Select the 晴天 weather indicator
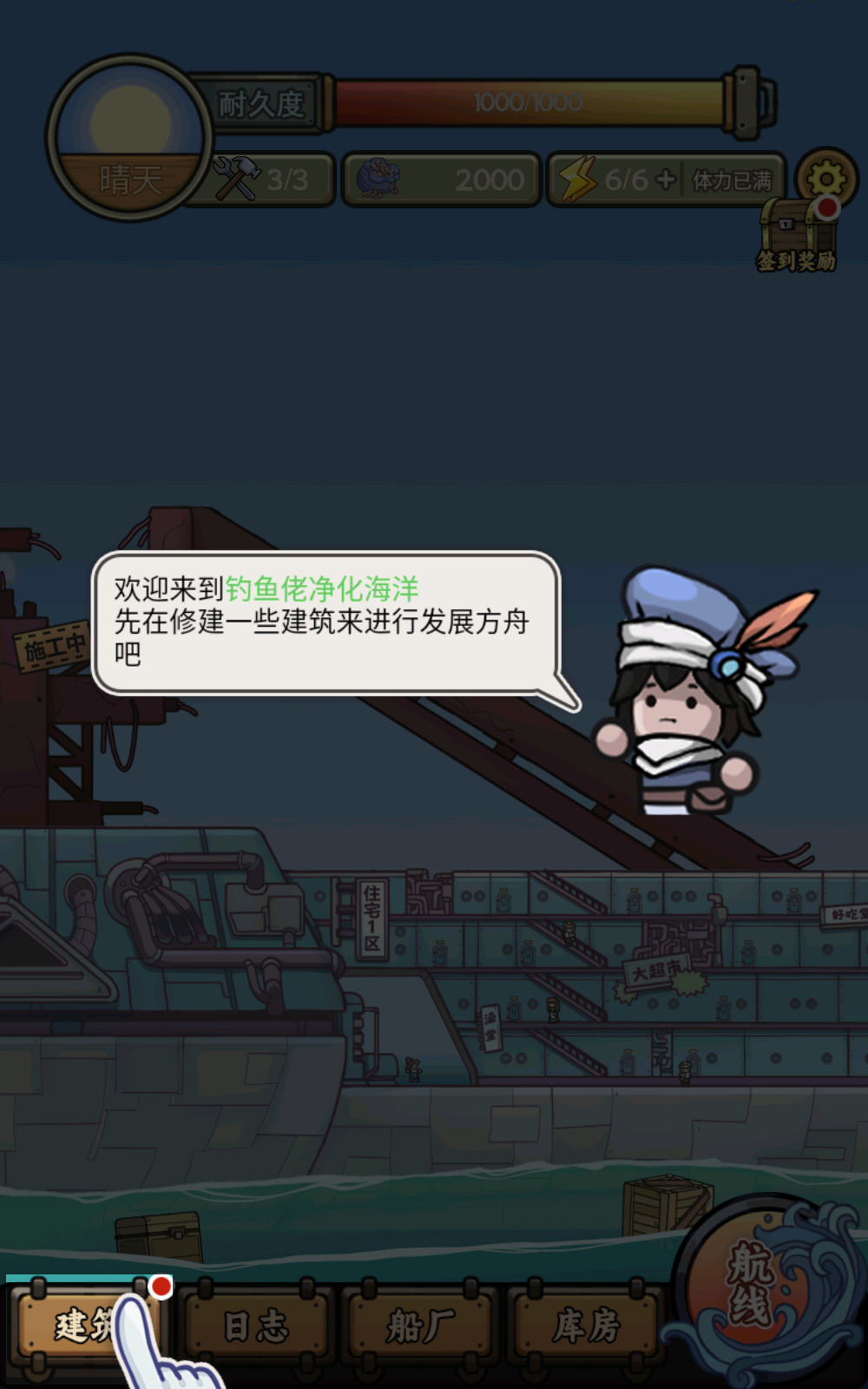Image resolution: width=868 pixels, height=1389 pixels. pyautogui.click(x=130, y=139)
